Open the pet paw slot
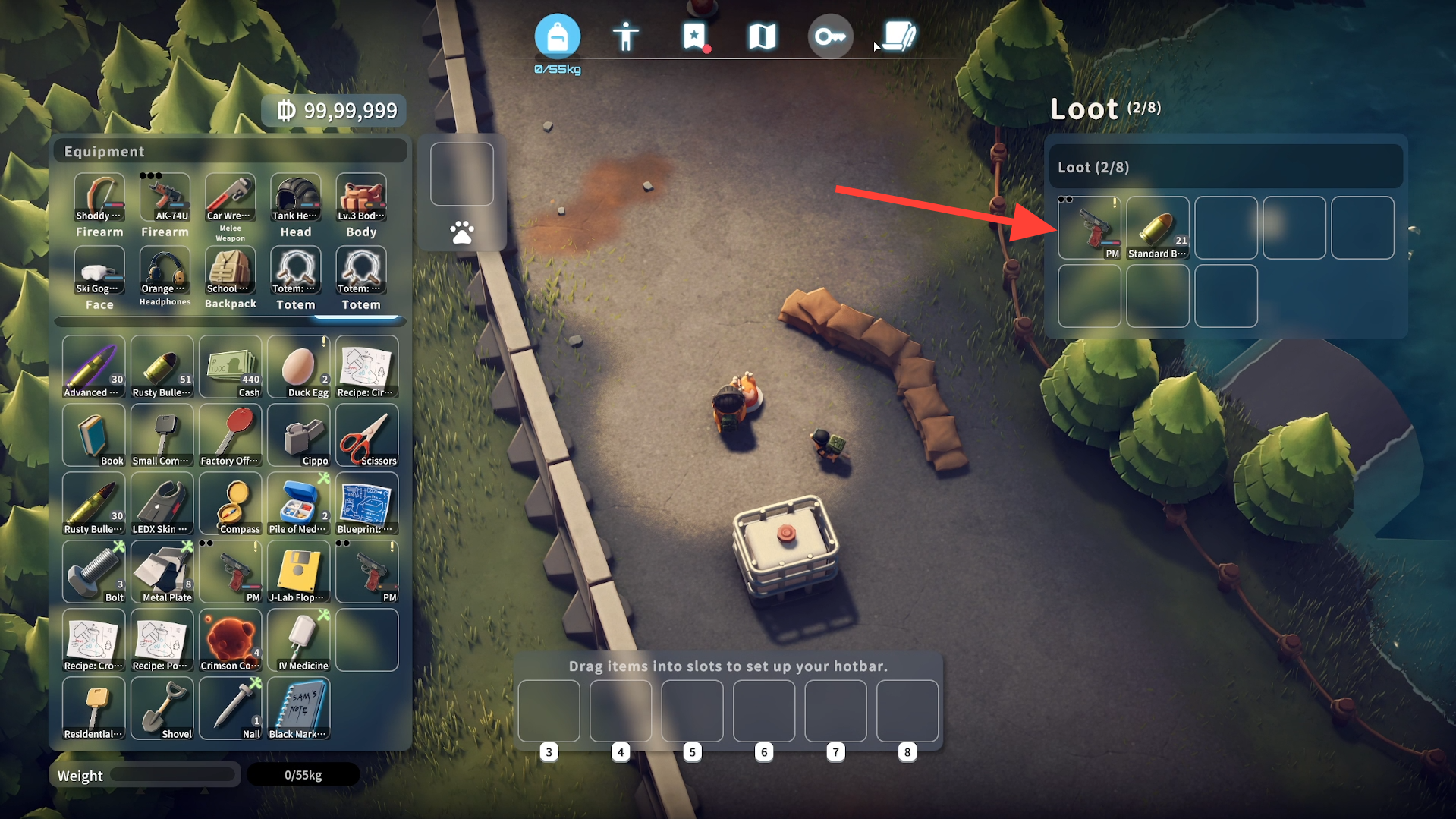This screenshot has width=1456, height=819. coord(462,232)
